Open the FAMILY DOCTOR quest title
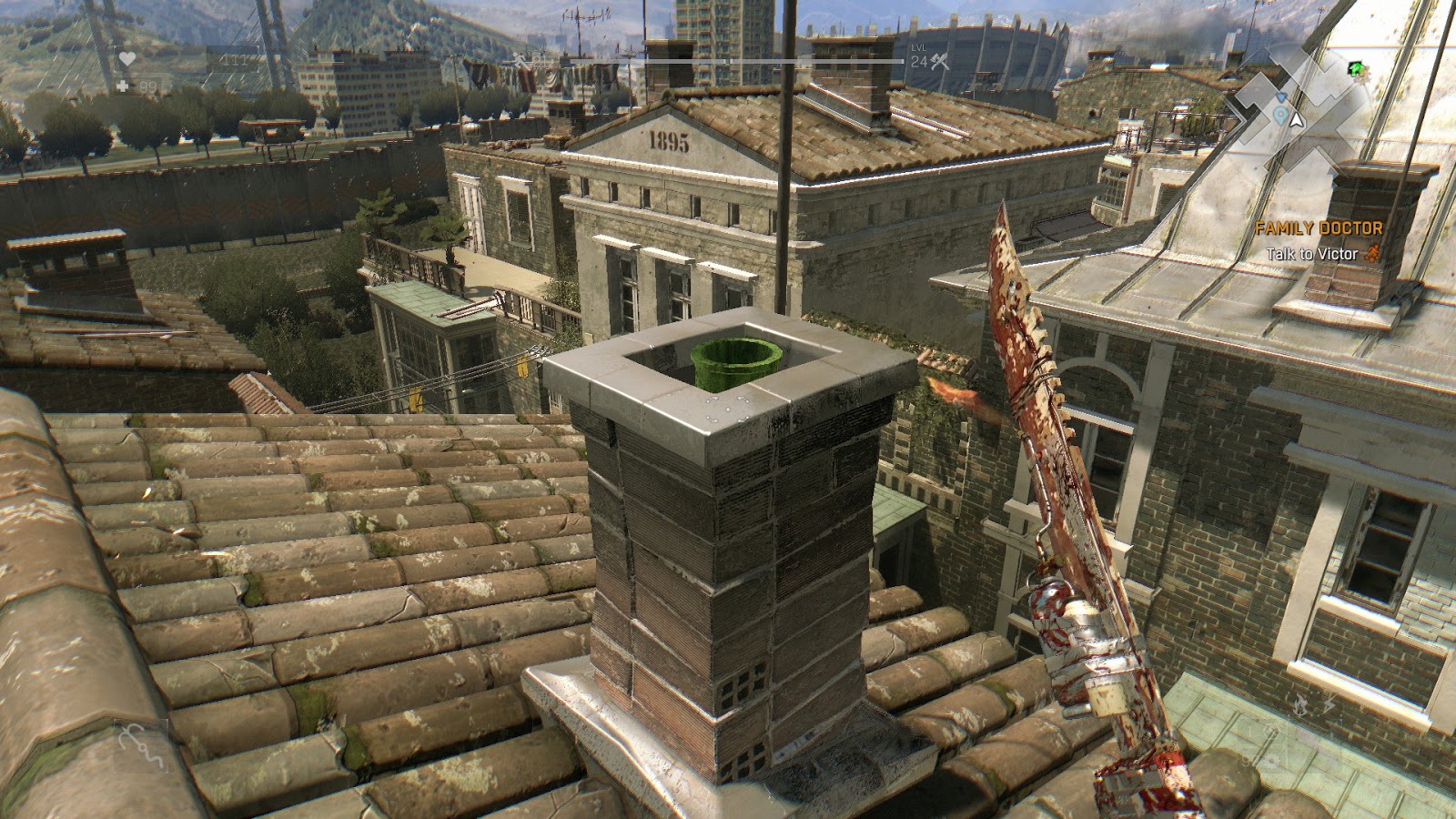Image resolution: width=1456 pixels, height=819 pixels. pos(1319,229)
